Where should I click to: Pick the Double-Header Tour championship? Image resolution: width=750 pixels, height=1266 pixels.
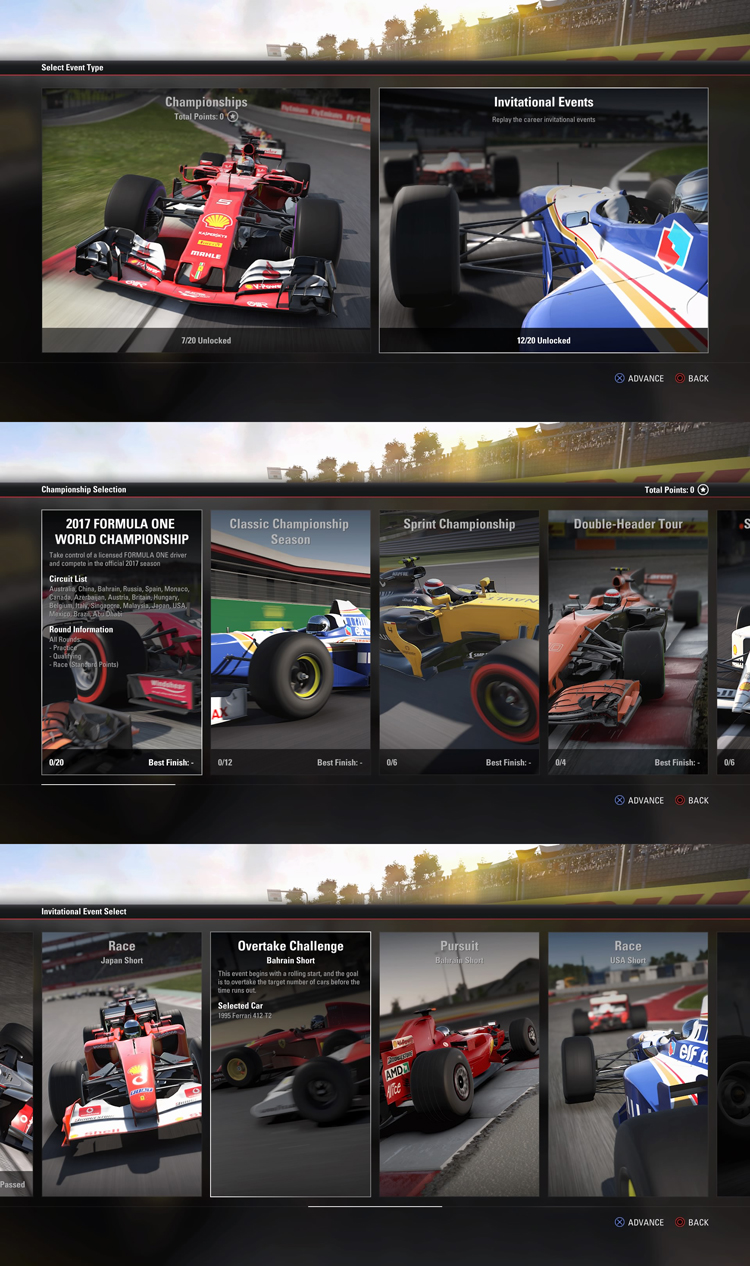pyautogui.click(x=628, y=642)
